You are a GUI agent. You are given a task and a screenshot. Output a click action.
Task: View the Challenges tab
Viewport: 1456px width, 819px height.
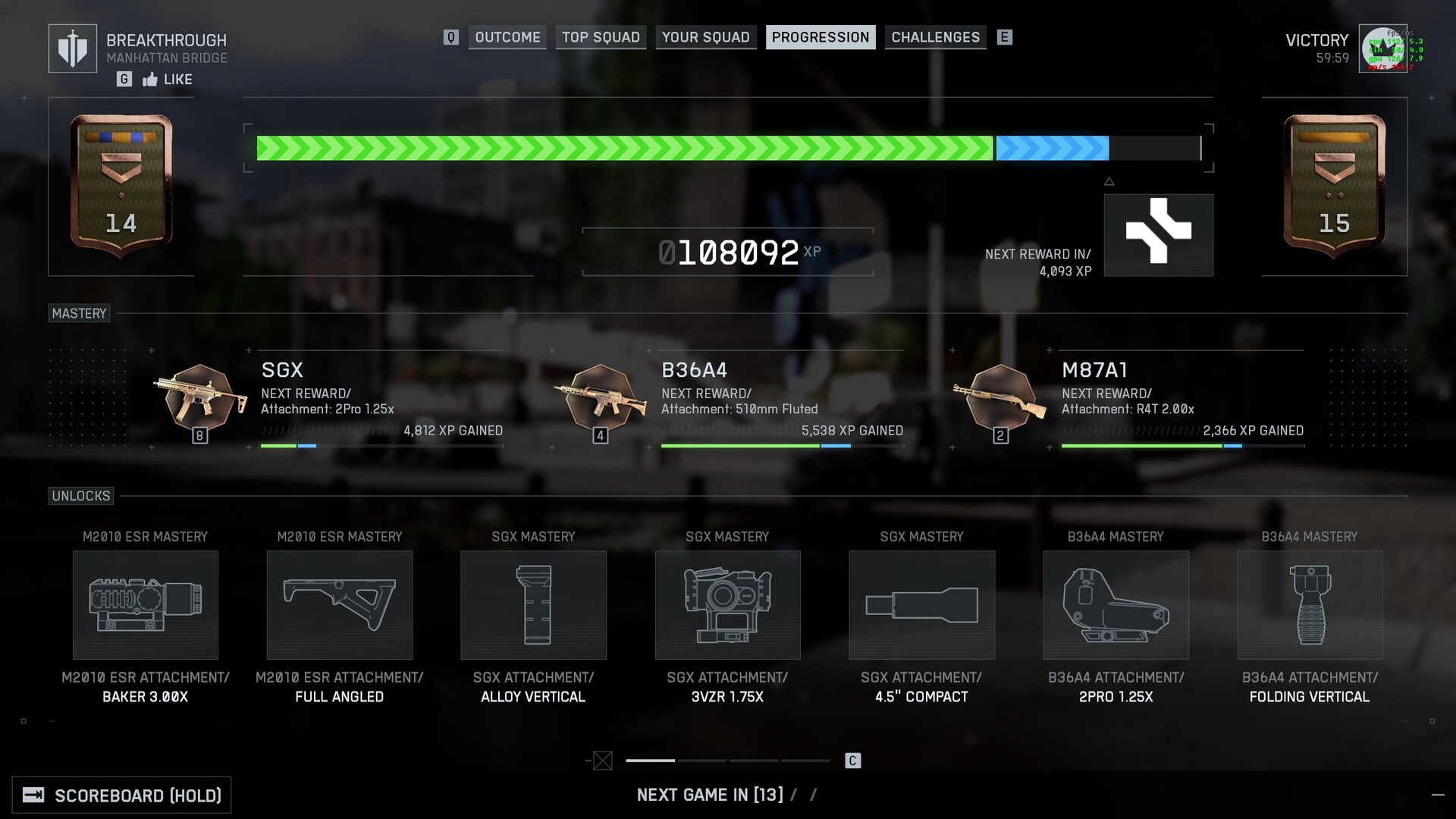(935, 37)
